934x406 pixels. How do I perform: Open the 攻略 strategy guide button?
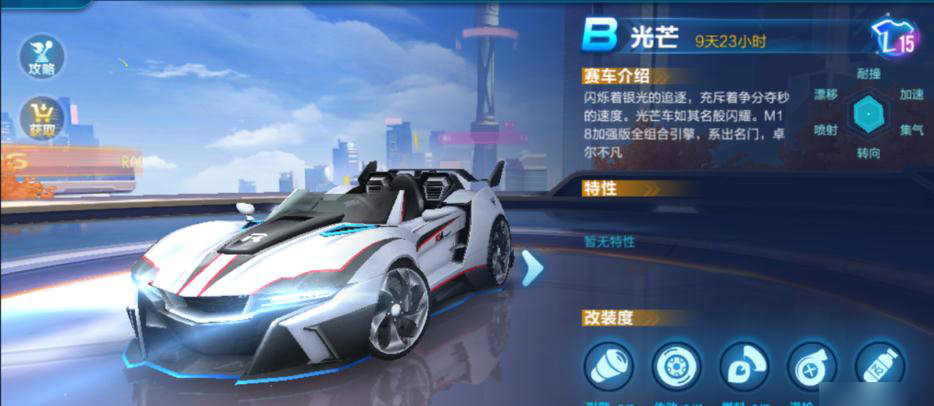coord(41,56)
